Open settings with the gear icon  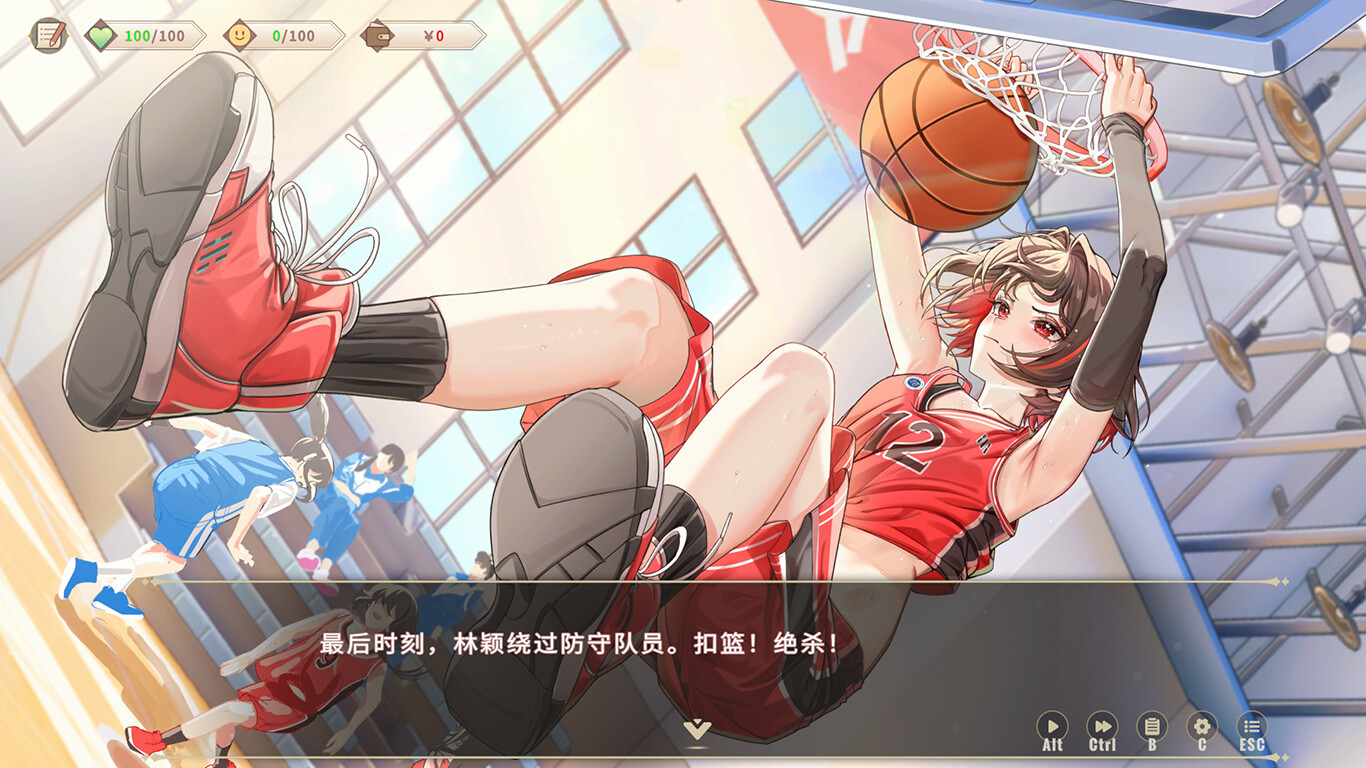point(1203,726)
